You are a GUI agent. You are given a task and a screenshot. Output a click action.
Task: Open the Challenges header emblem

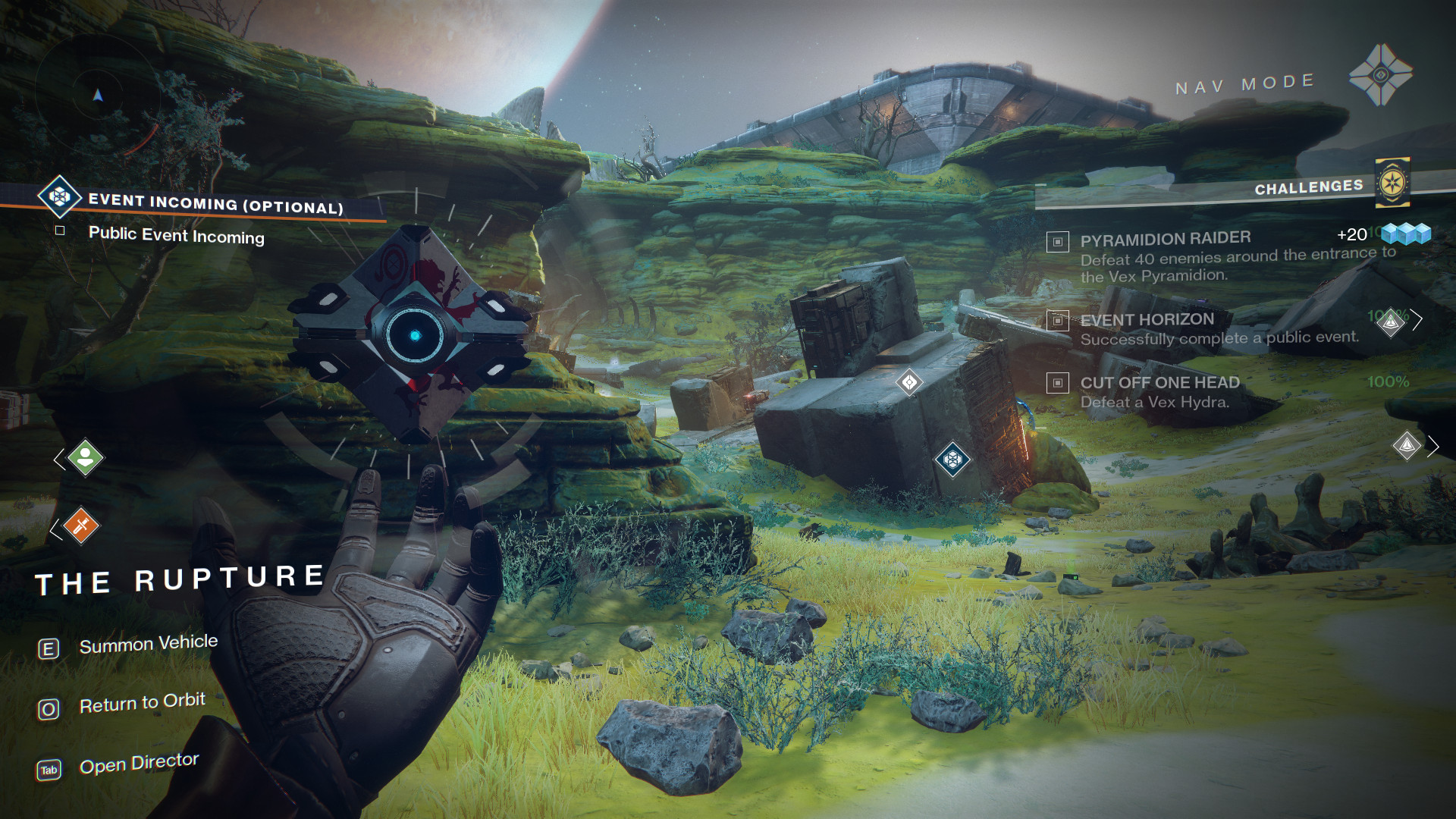[1392, 183]
